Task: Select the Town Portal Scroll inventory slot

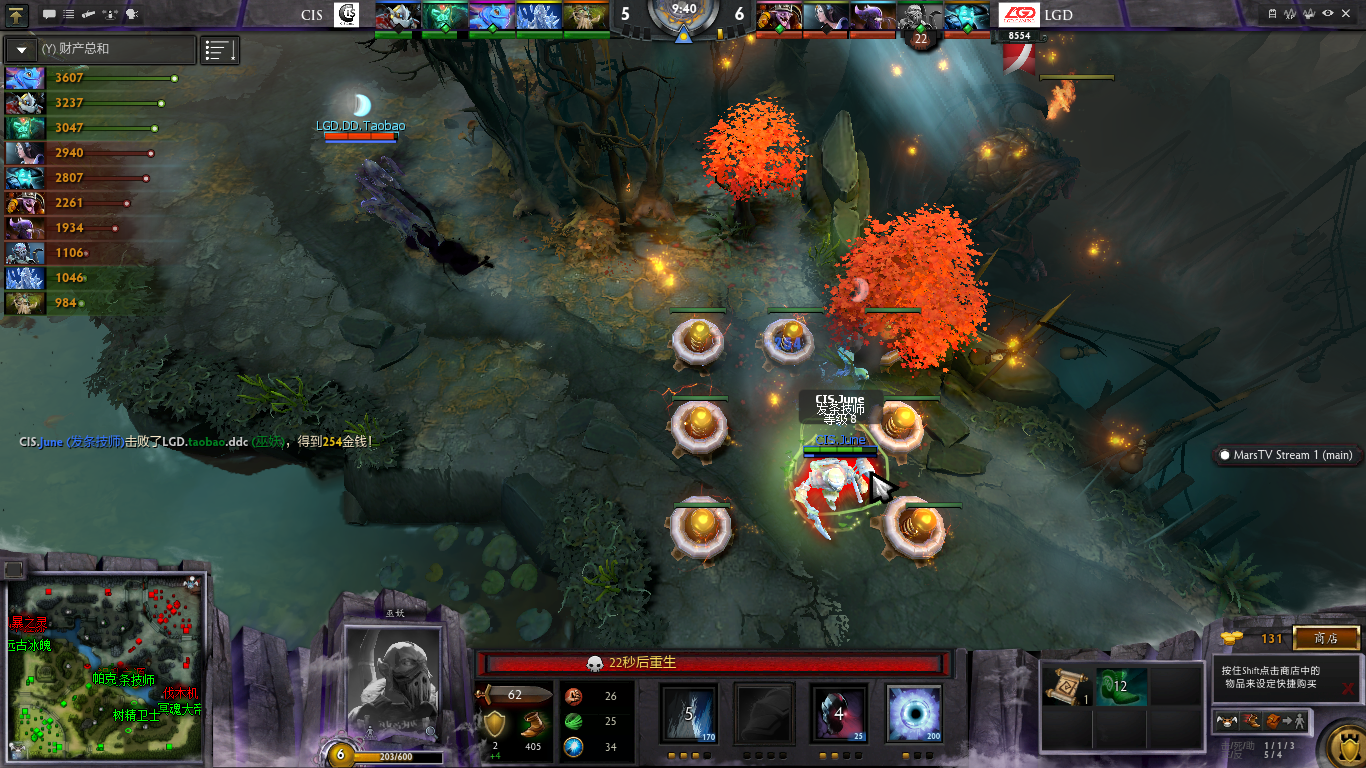Action: [1066, 686]
